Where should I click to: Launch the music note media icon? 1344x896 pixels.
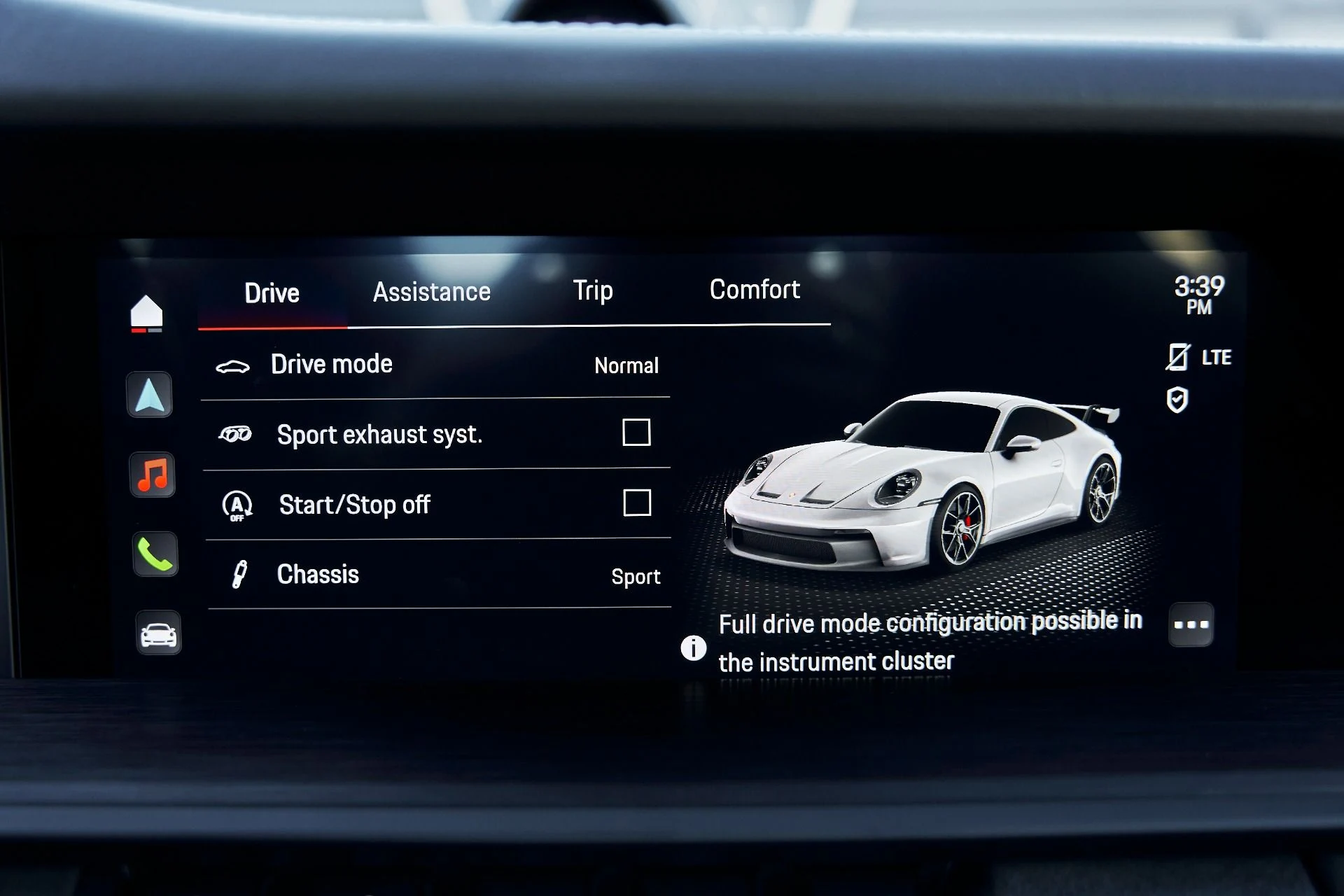point(153,475)
